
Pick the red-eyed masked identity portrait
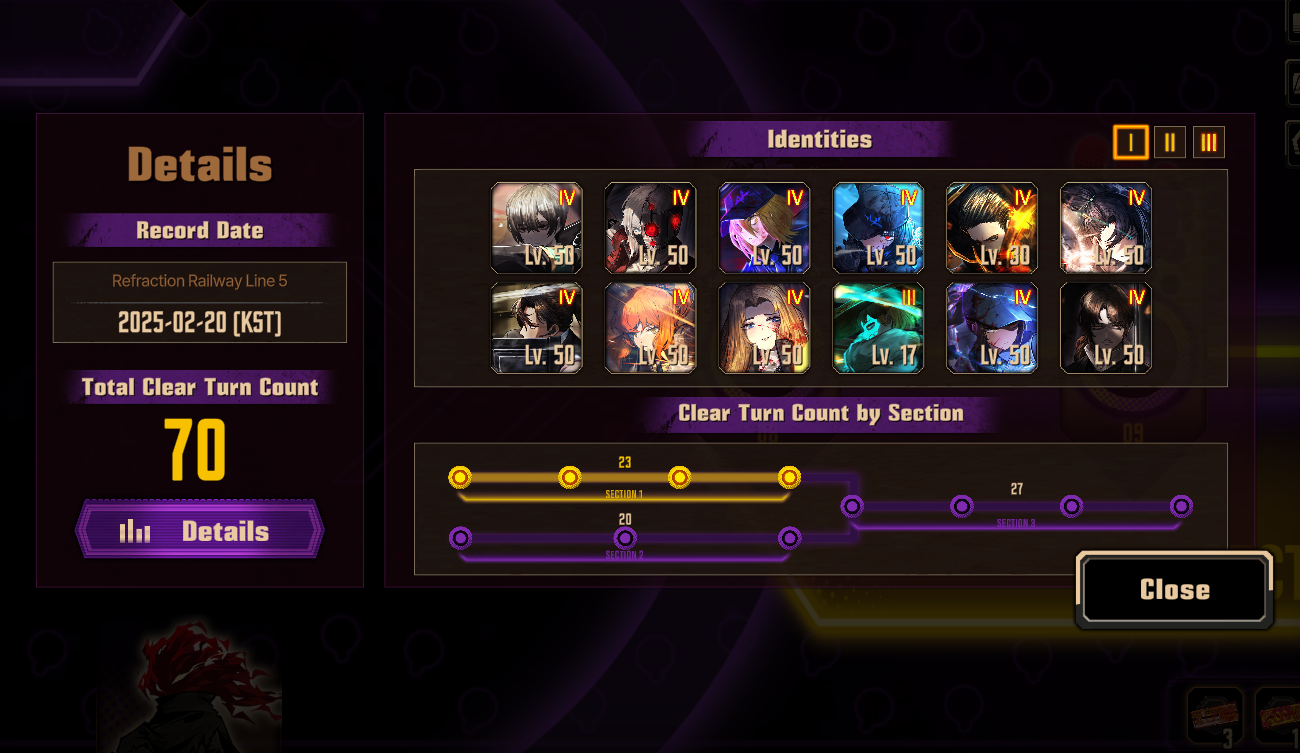click(650, 228)
